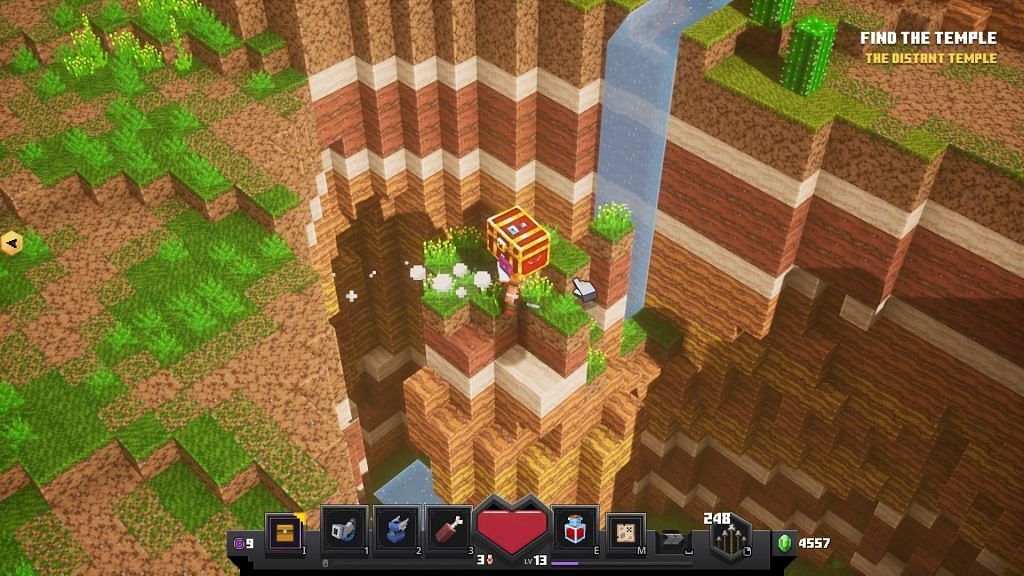Click the arrow quiver ammo icon
1024x576 pixels.
731,541
